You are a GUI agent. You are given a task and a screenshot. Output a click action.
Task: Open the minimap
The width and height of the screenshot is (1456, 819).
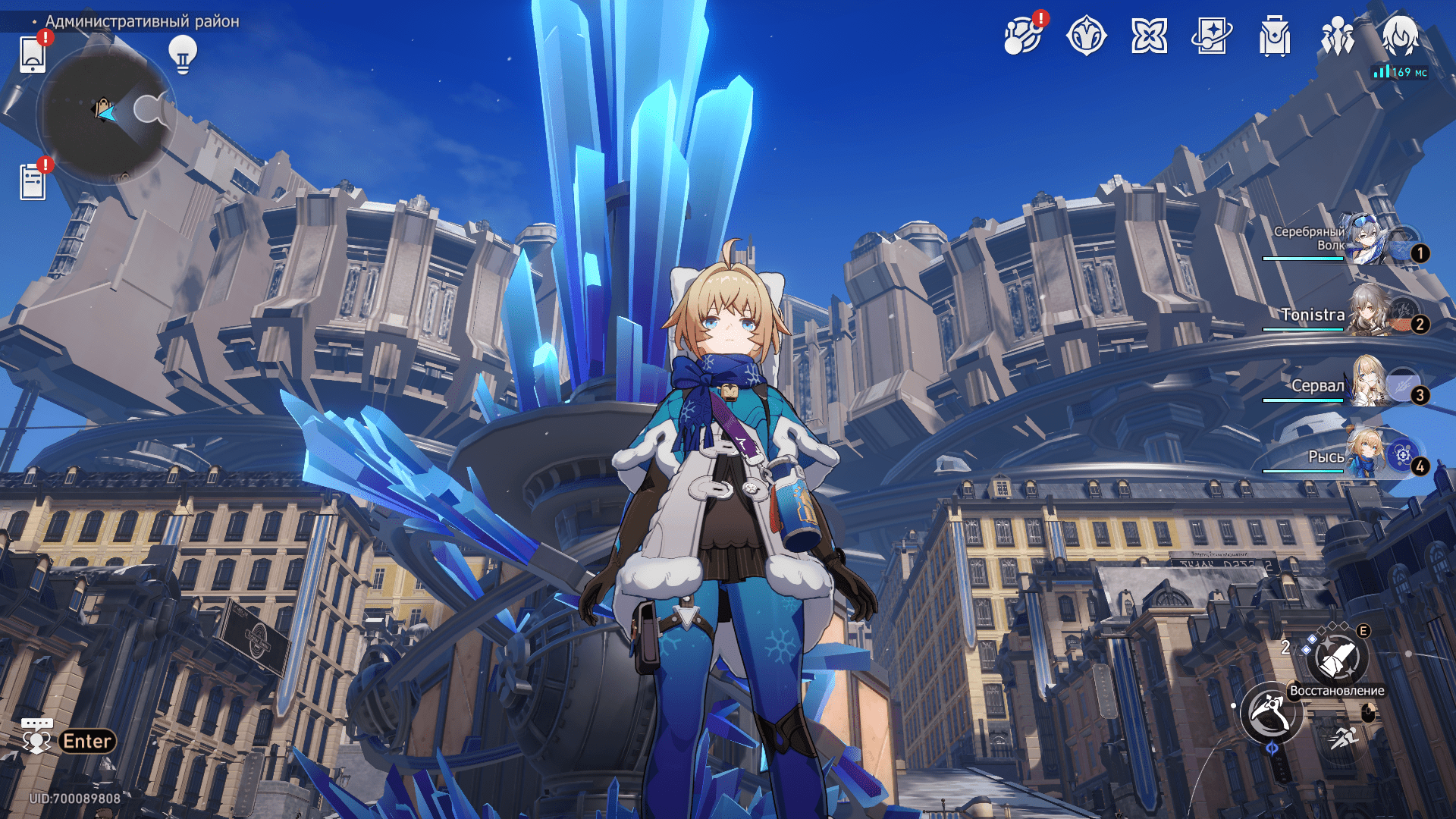pyautogui.click(x=105, y=114)
